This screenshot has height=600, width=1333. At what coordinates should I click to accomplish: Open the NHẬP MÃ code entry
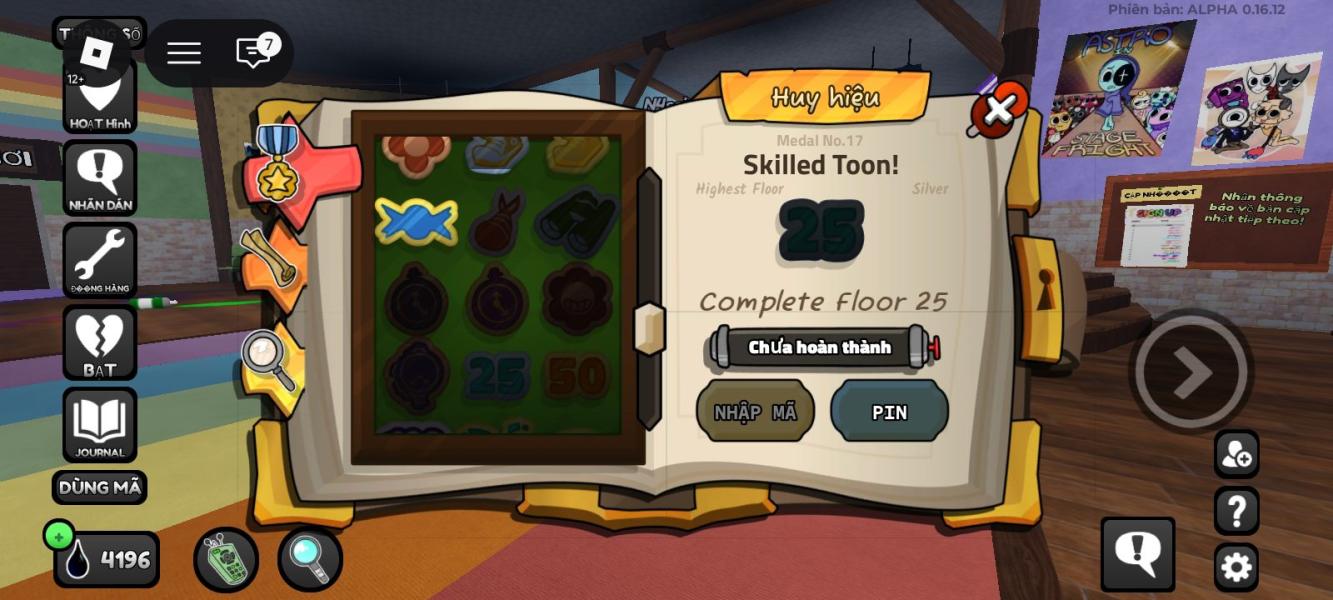pos(755,411)
